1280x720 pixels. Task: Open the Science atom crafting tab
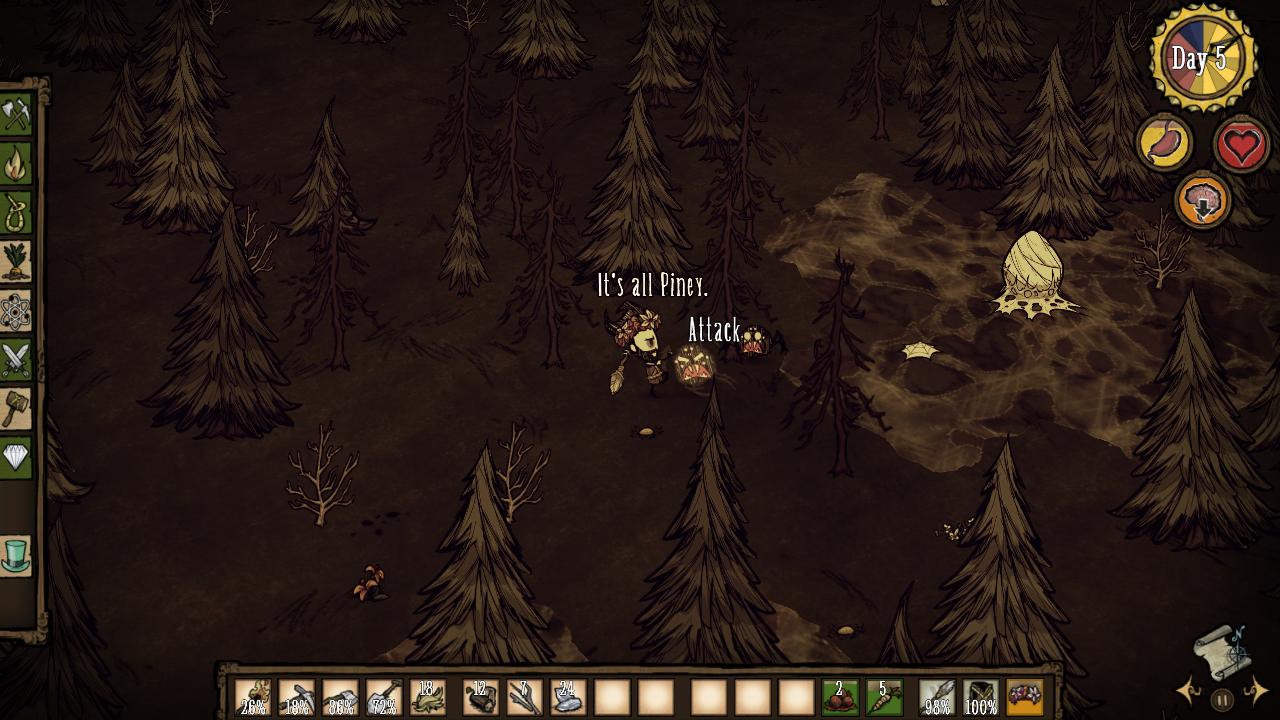click(16, 311)
